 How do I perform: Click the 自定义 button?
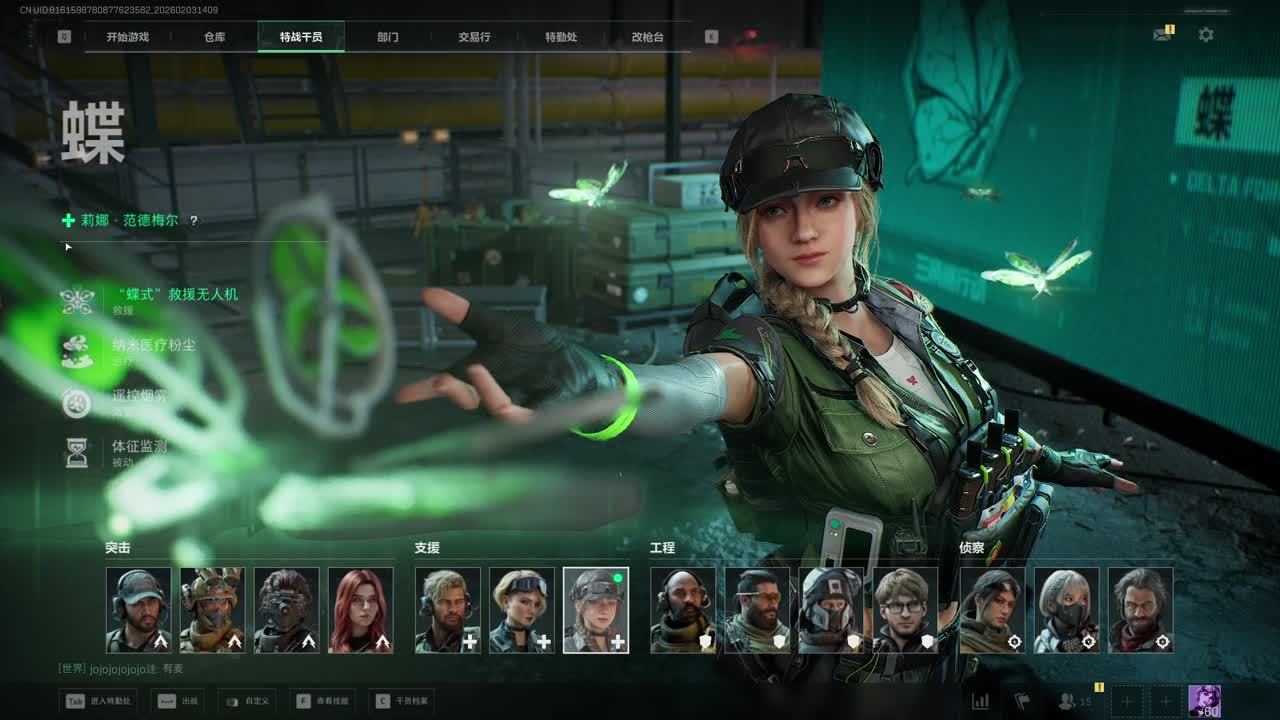pos(246,701)
